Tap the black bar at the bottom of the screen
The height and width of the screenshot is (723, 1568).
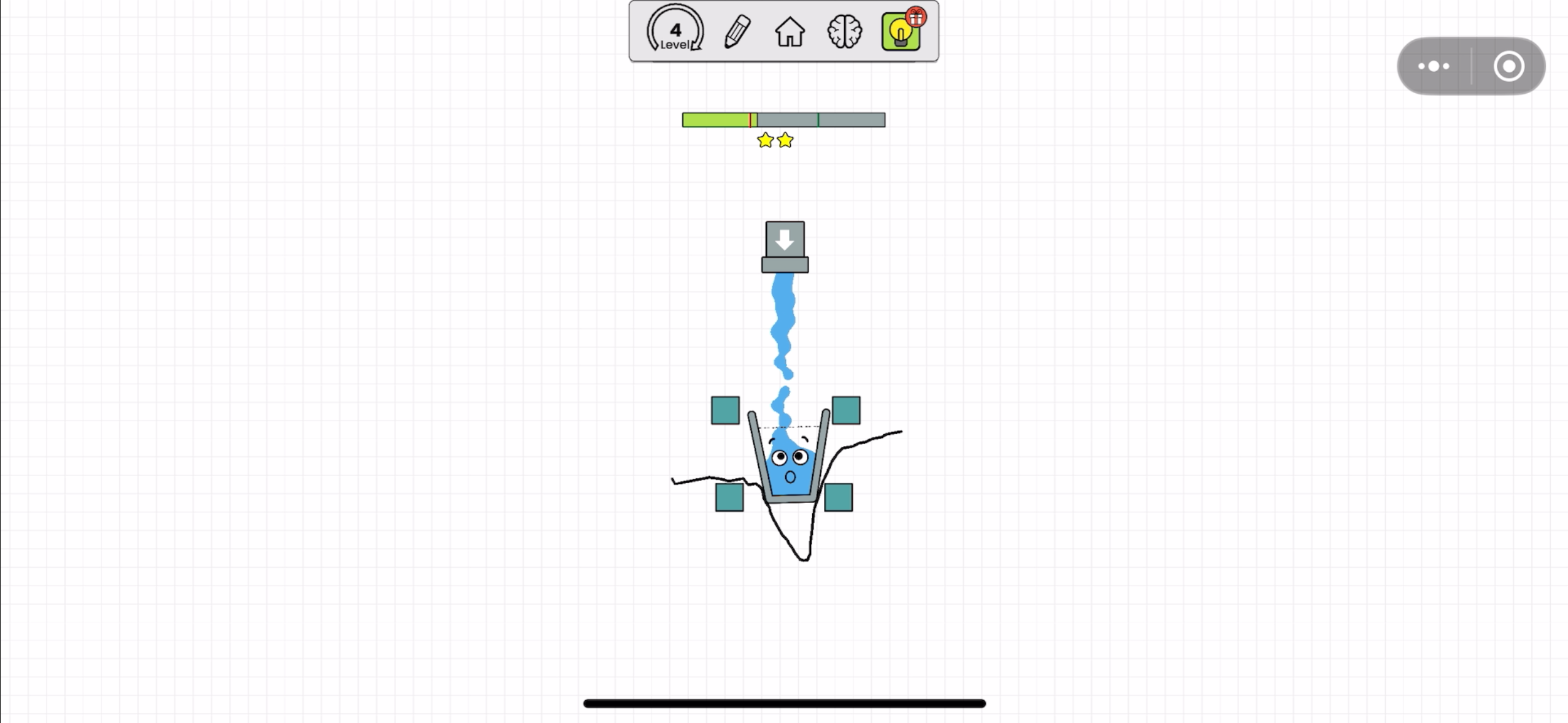pos(783,703)
